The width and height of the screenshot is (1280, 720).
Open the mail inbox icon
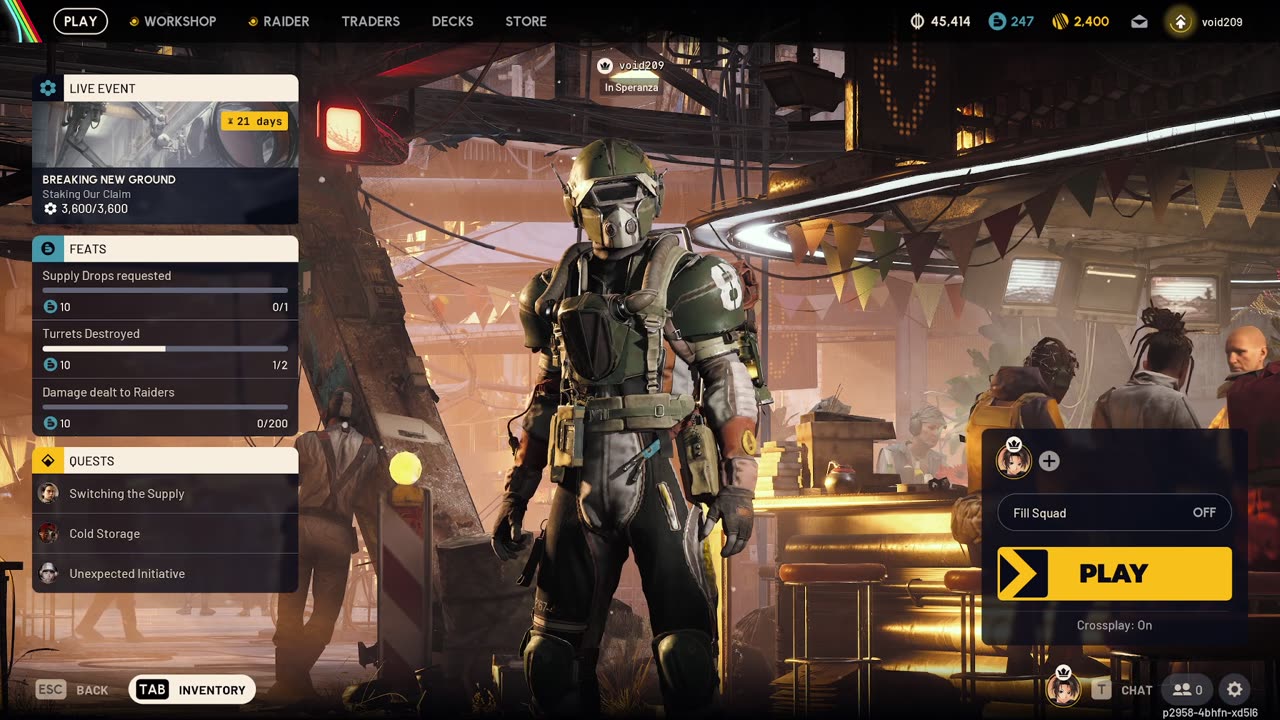(x=1139, y=21)
